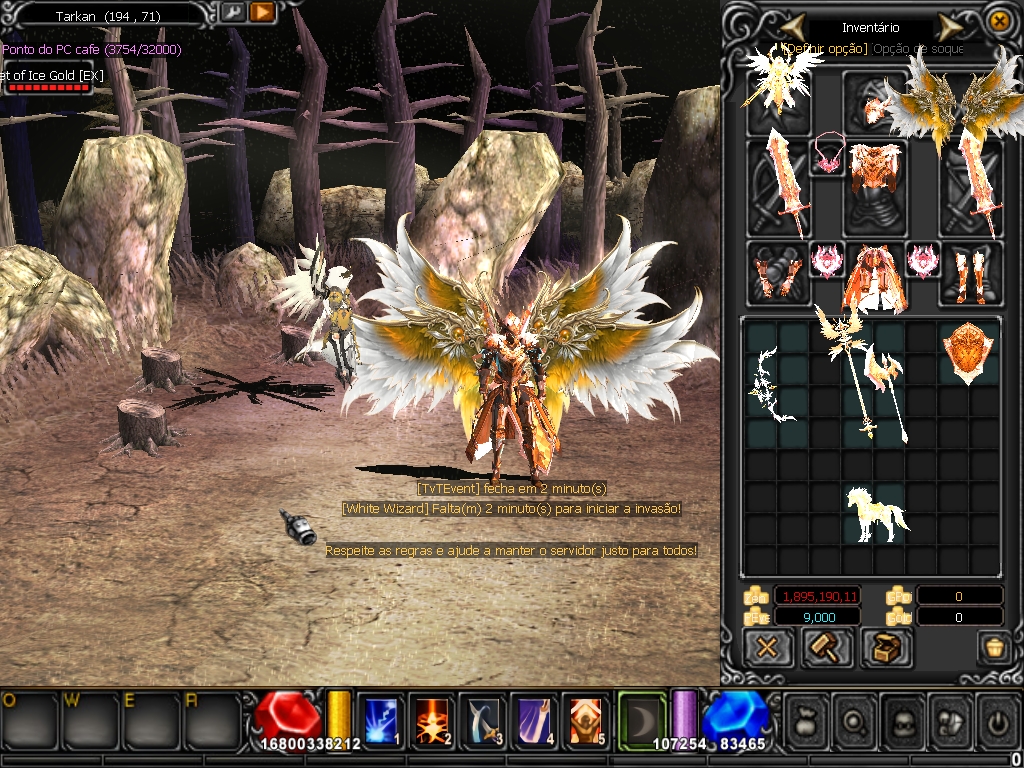
Task: Click the orange play button top bar
Action: (262, 13)
